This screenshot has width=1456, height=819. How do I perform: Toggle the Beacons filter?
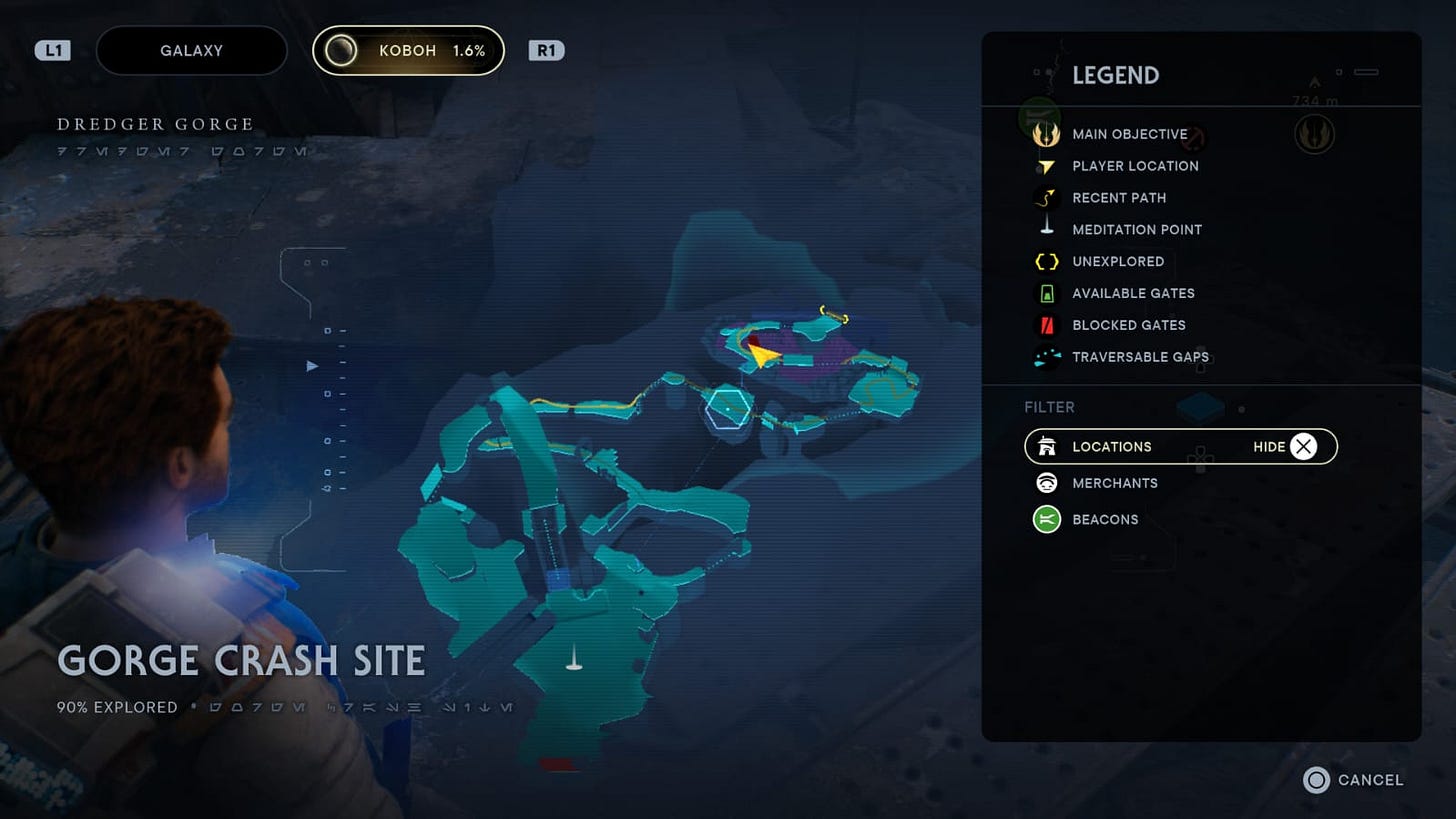pos(1104,519)
